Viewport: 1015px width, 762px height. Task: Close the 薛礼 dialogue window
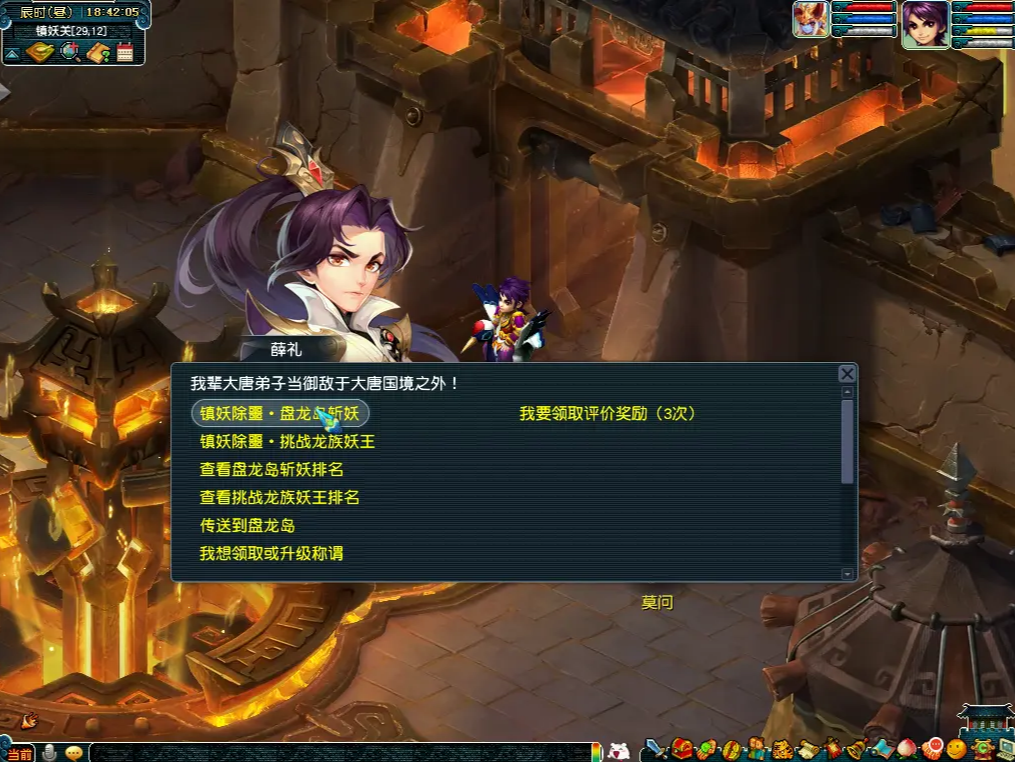[847, 374]
